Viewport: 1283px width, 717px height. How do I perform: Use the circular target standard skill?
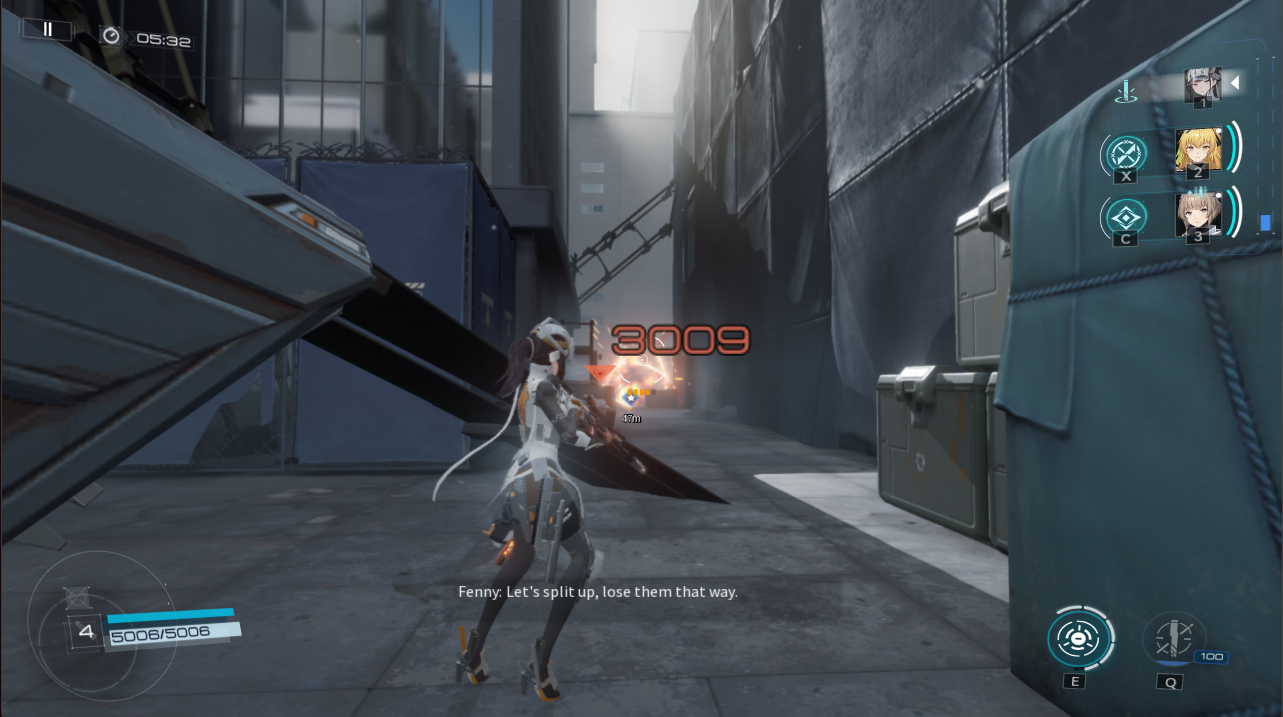pos(1078,638)
